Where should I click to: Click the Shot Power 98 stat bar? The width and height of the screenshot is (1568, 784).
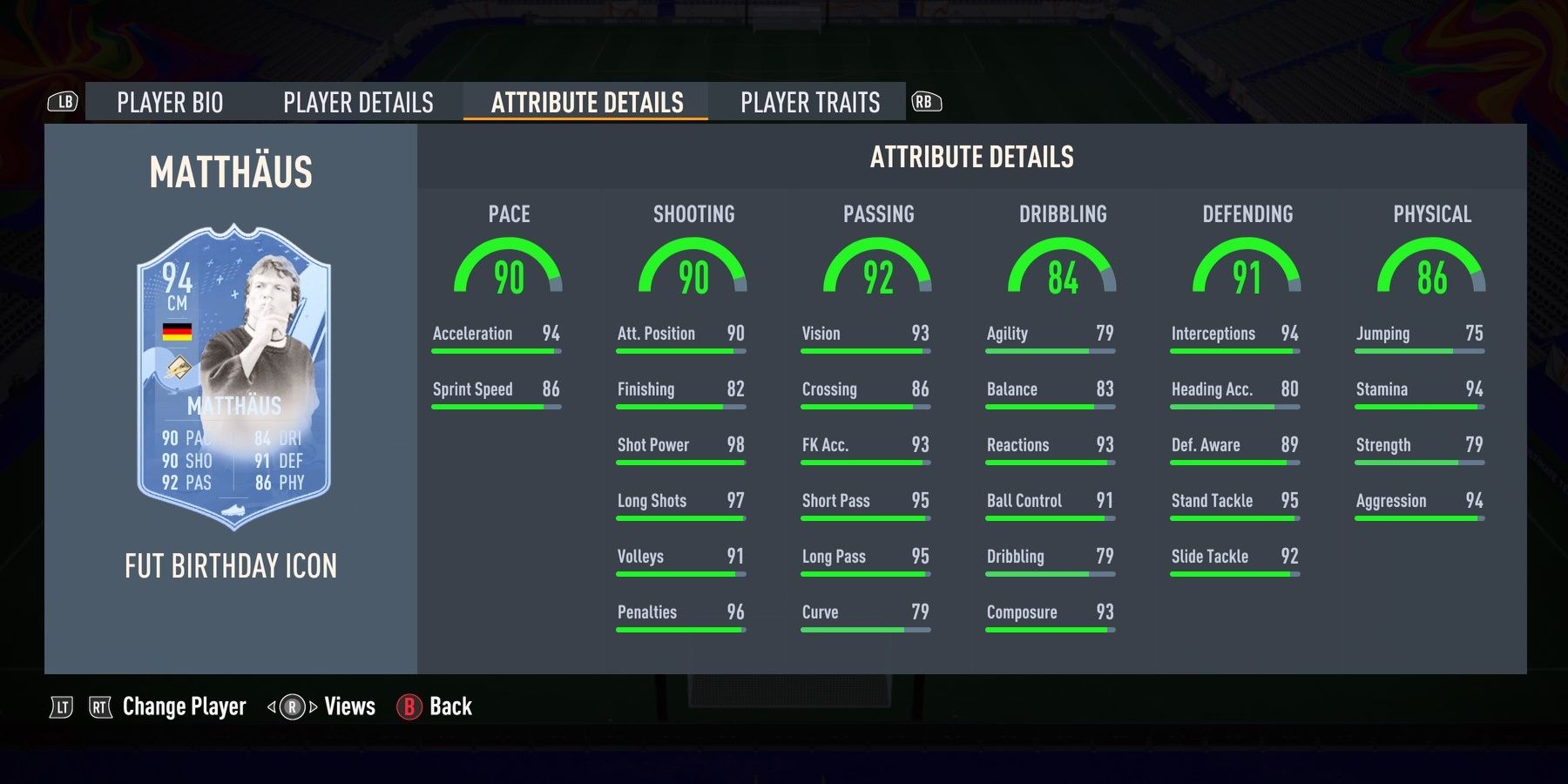pos(679,453)
